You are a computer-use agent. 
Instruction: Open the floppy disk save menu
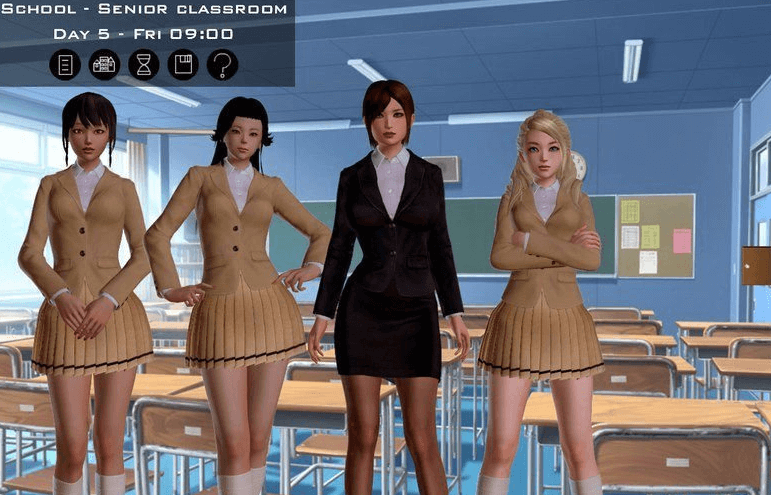[183, 65]
